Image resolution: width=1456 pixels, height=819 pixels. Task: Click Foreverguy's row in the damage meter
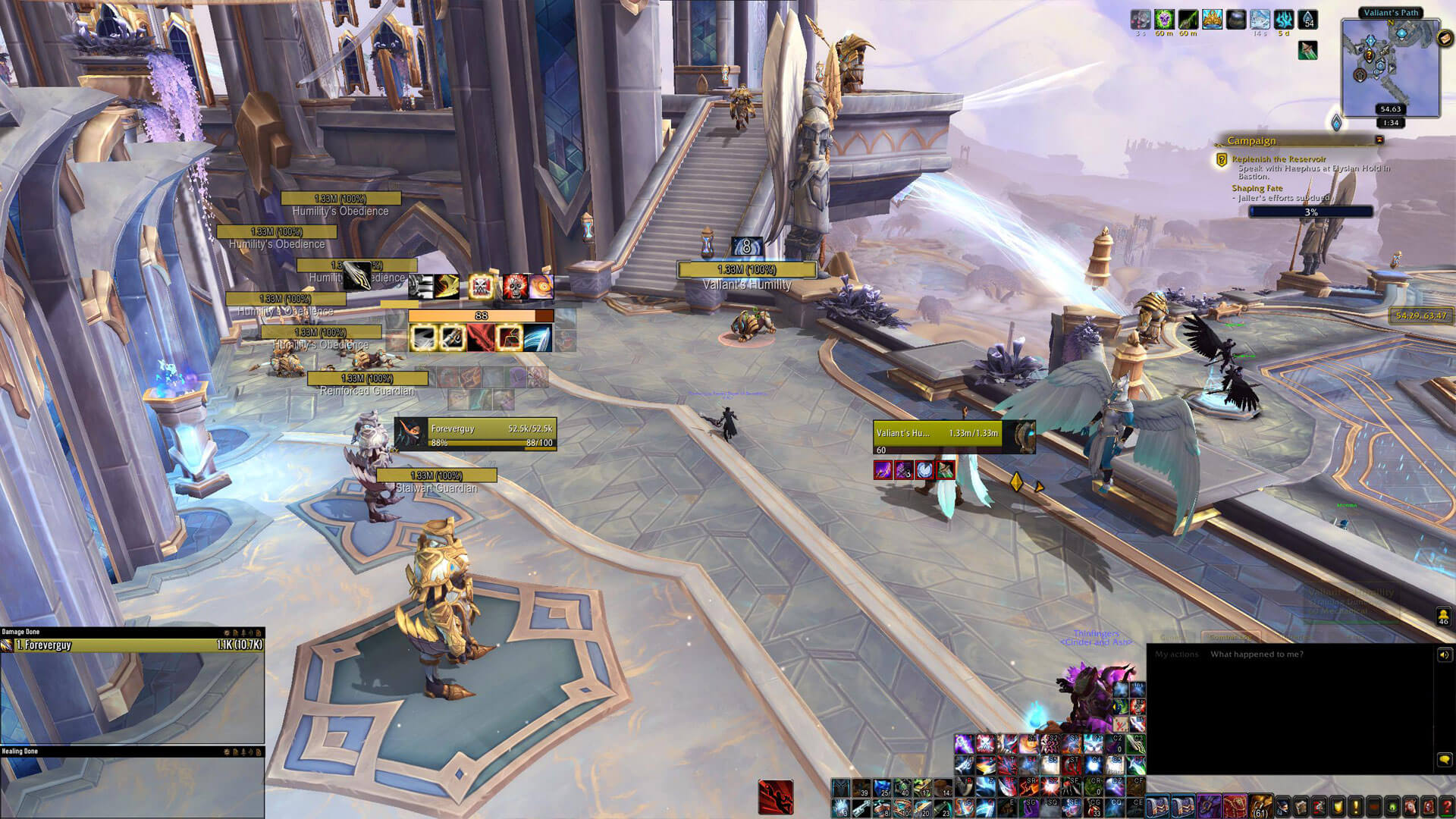[x=133, y=645]
